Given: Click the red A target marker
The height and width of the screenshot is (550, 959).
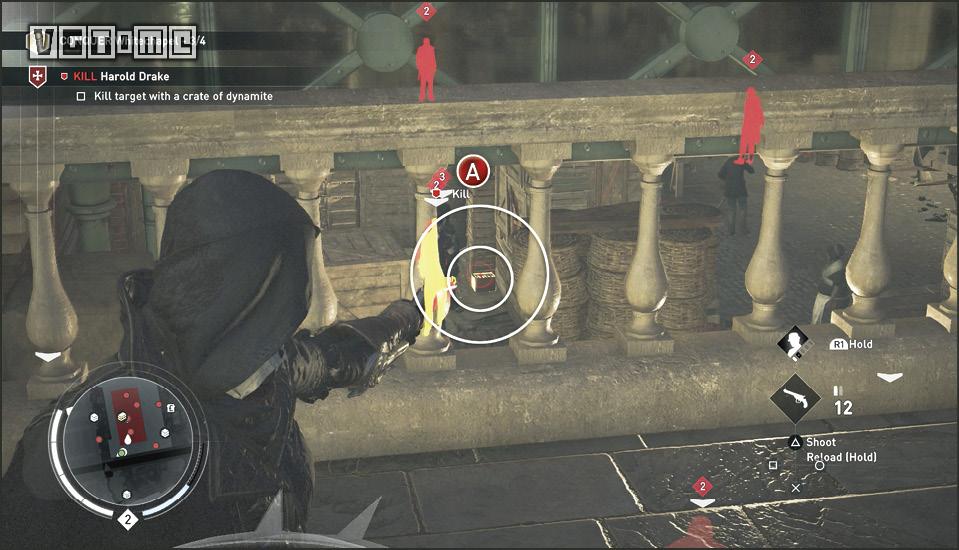Looking at the screenshot, I should pyautogui.click(x=474, y=171).
